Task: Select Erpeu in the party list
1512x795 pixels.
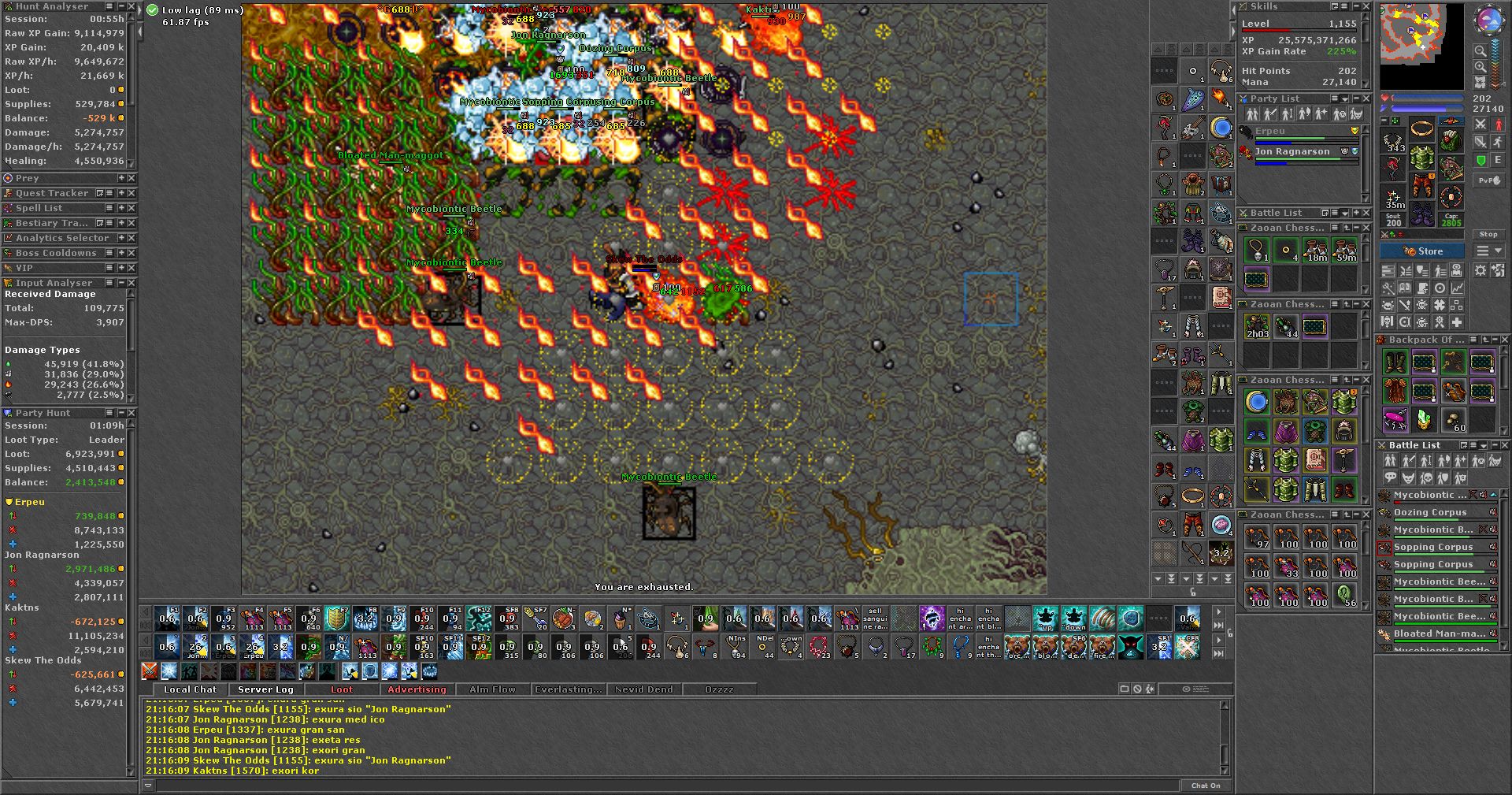Action: (x=1269, y=131)
